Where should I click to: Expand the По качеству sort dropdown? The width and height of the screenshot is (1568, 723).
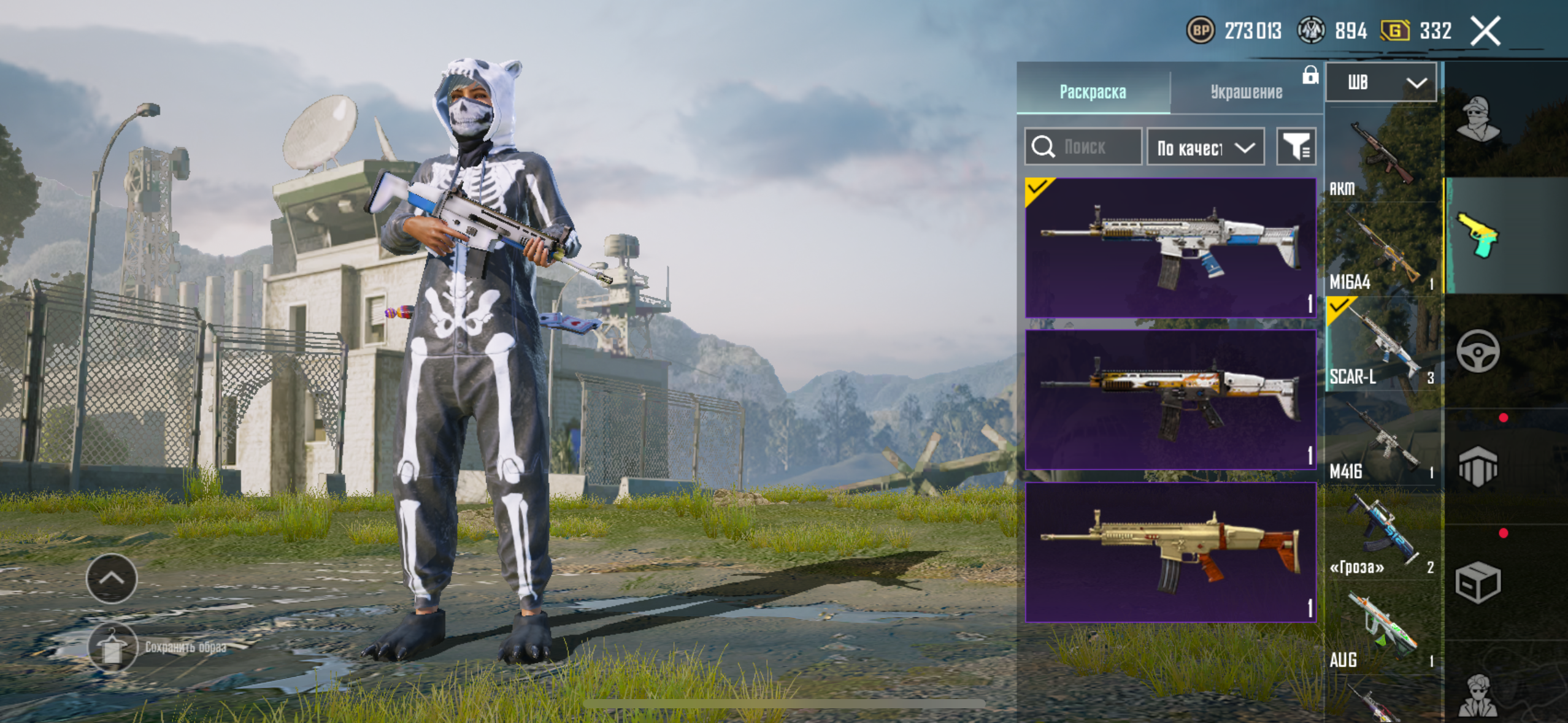coord(1205,147)
